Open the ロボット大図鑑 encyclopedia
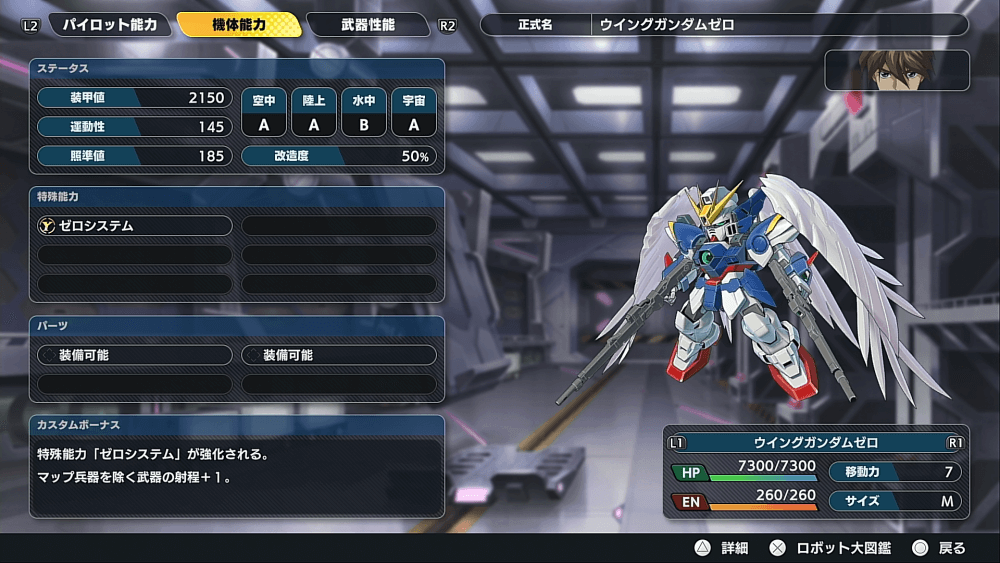The height and width of the screenshot is (563, 1000). pos(830,548)
